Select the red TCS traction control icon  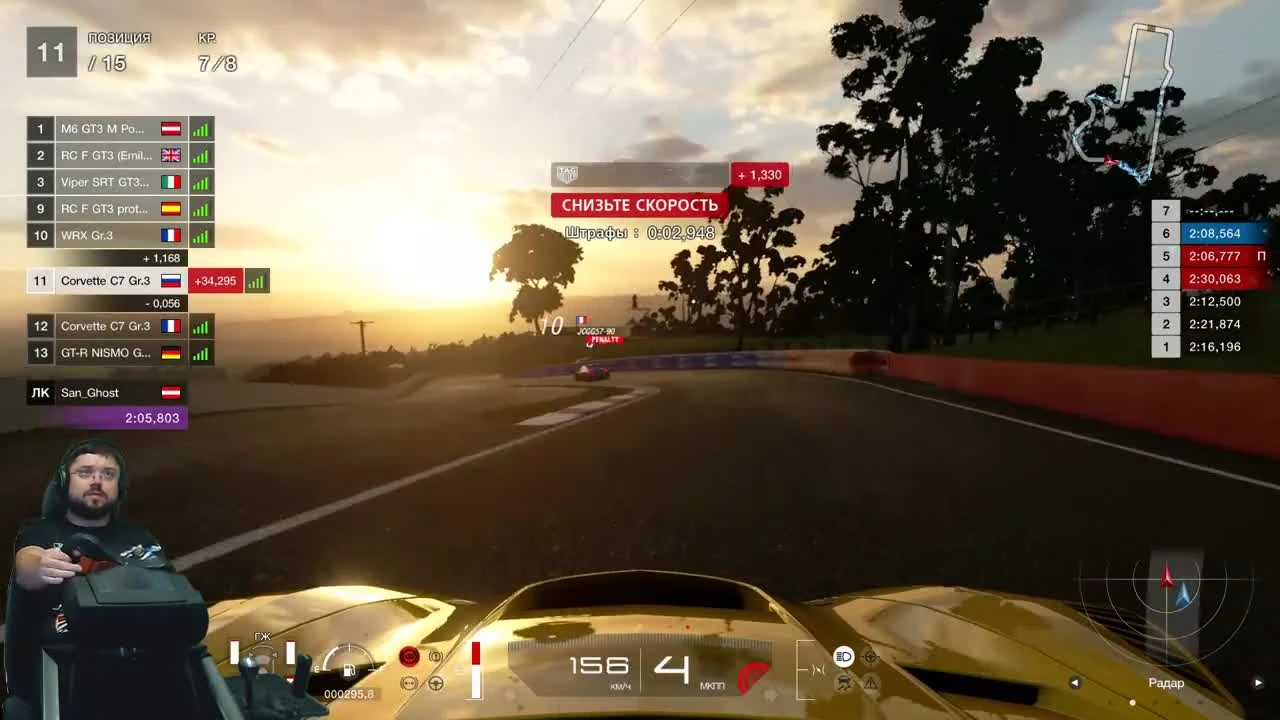pos(408,656)
